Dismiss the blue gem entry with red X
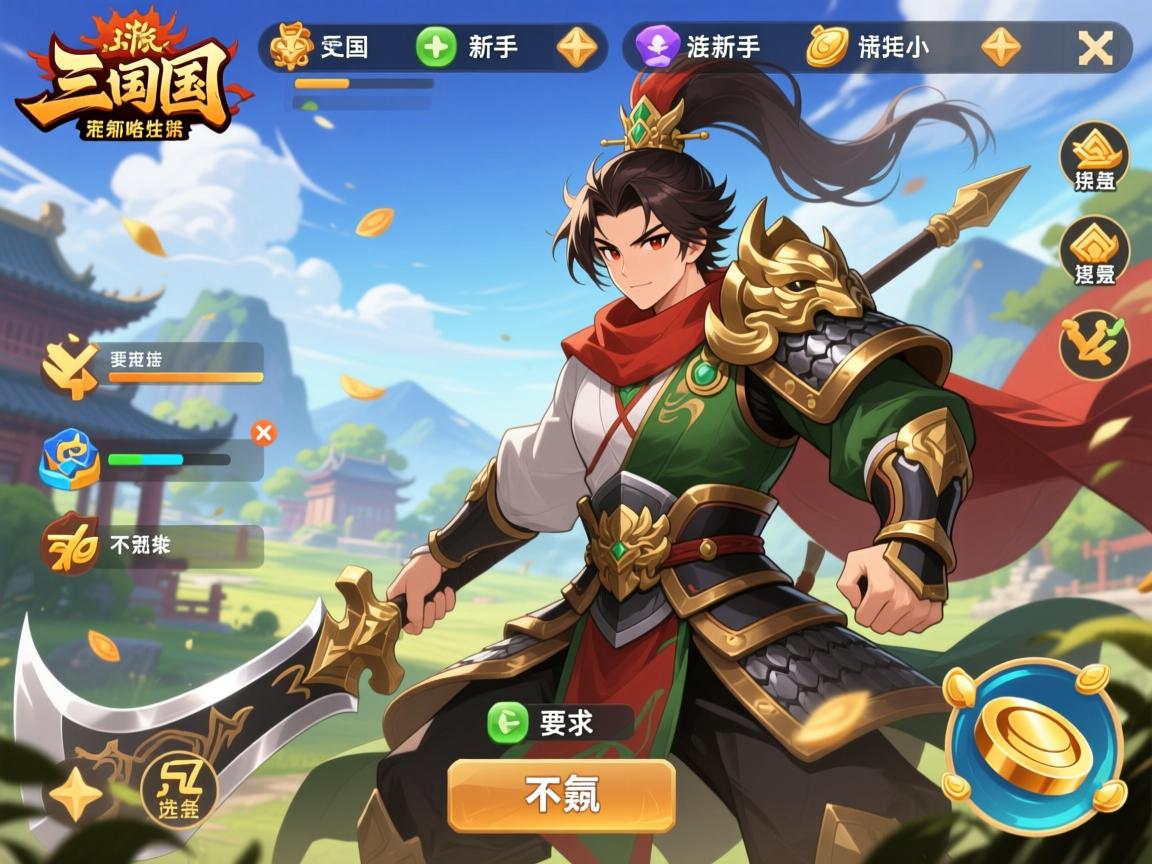The image size is (1152, 864). point(264,433)
